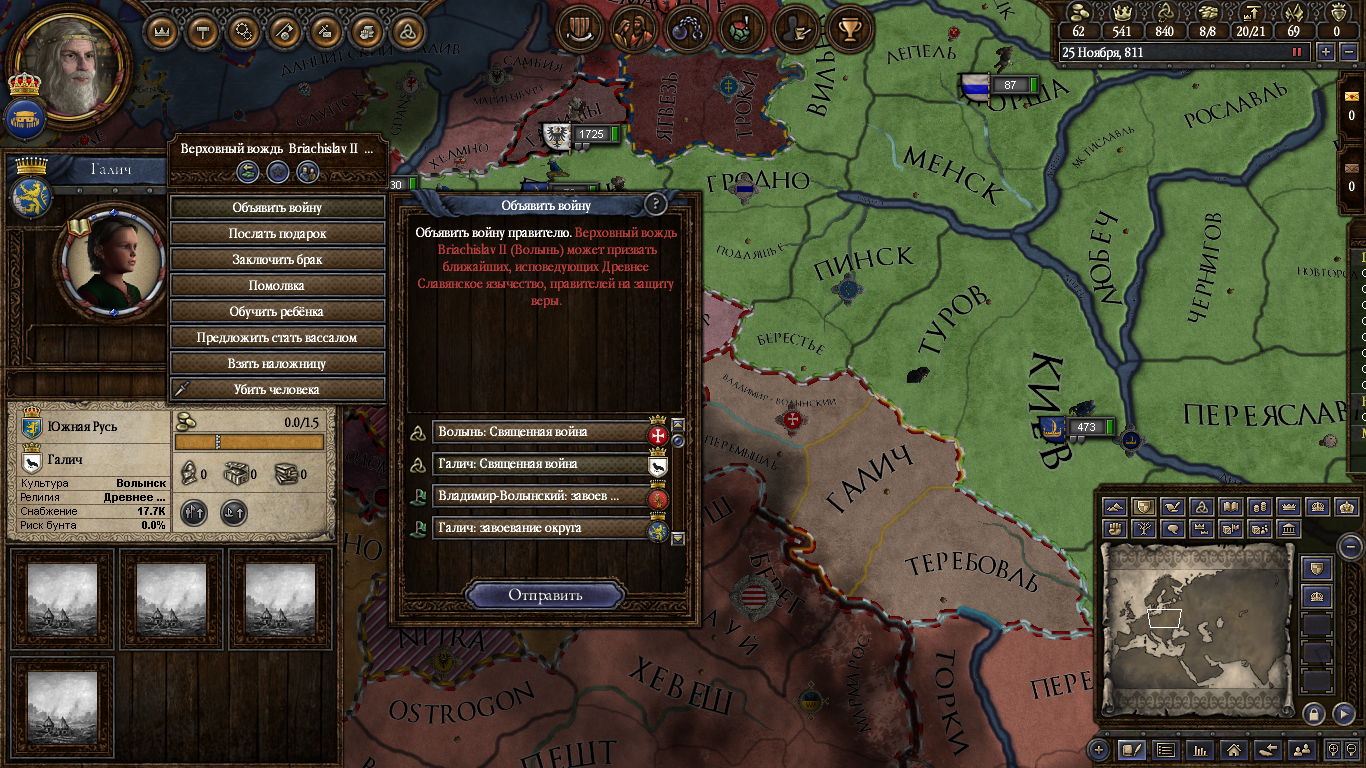This screenshot has width=1366, height=768.
Task: Zoom out the map with minus button
Action: tap(1350, 547)
